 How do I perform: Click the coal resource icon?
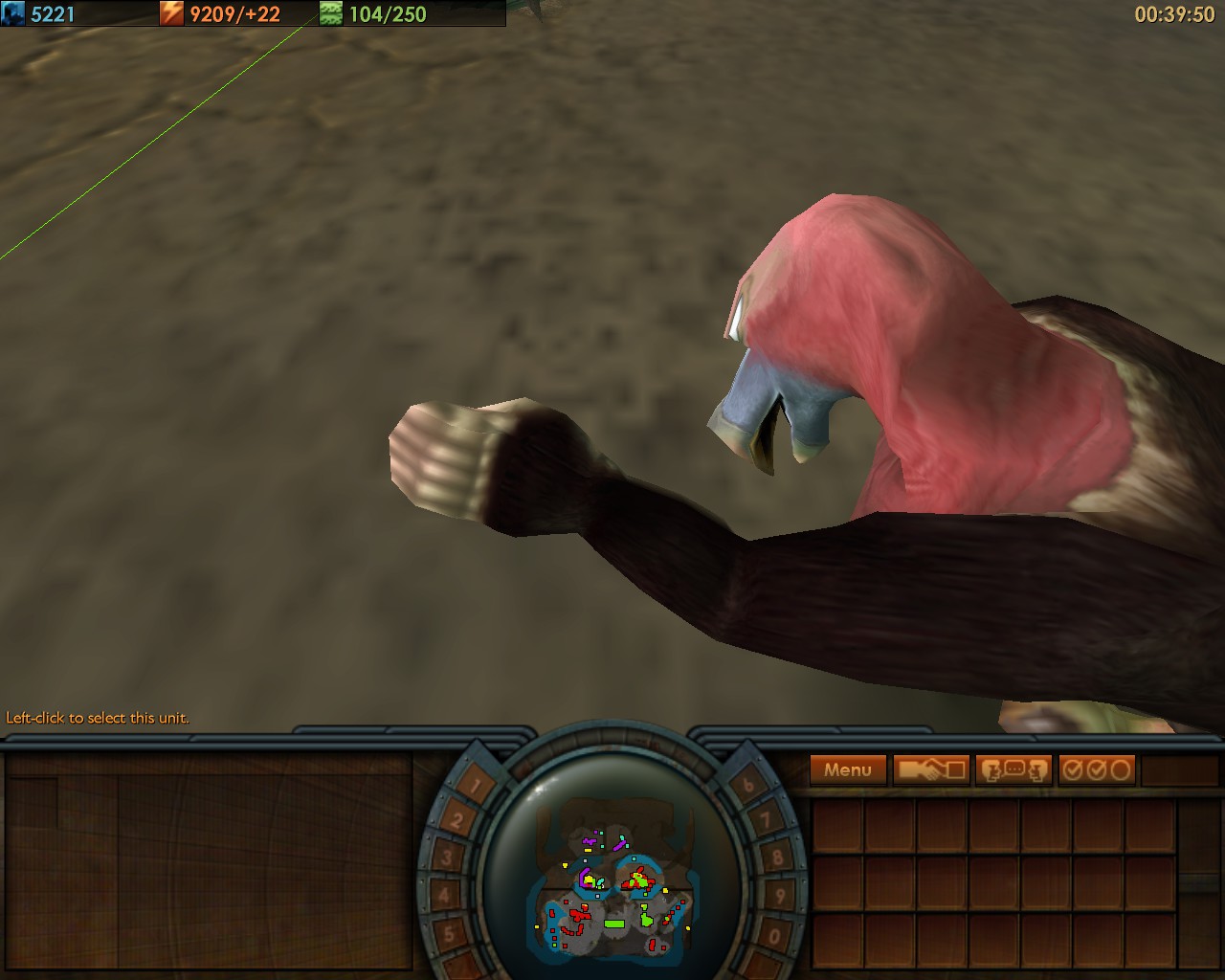pyautogui.click(x=13, y=14)
